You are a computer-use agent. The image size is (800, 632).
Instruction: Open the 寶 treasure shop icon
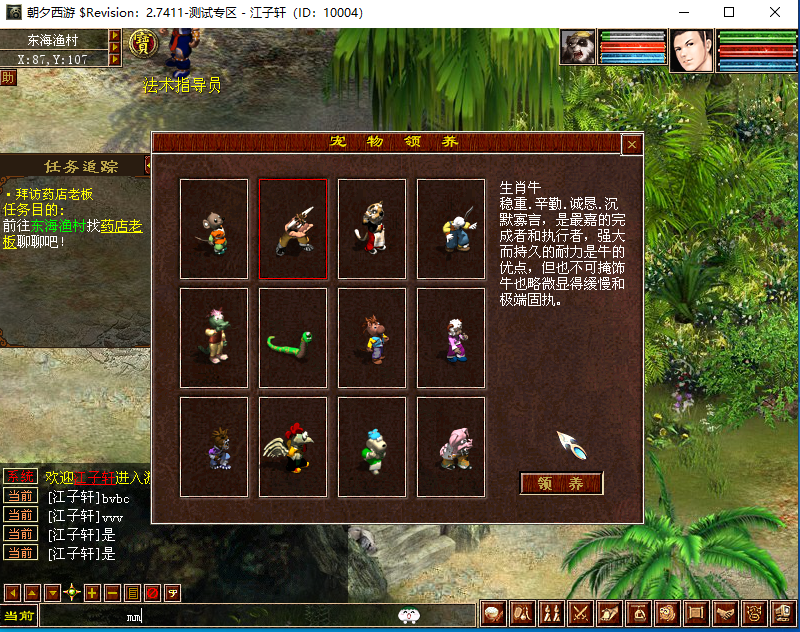pos(145,44)
